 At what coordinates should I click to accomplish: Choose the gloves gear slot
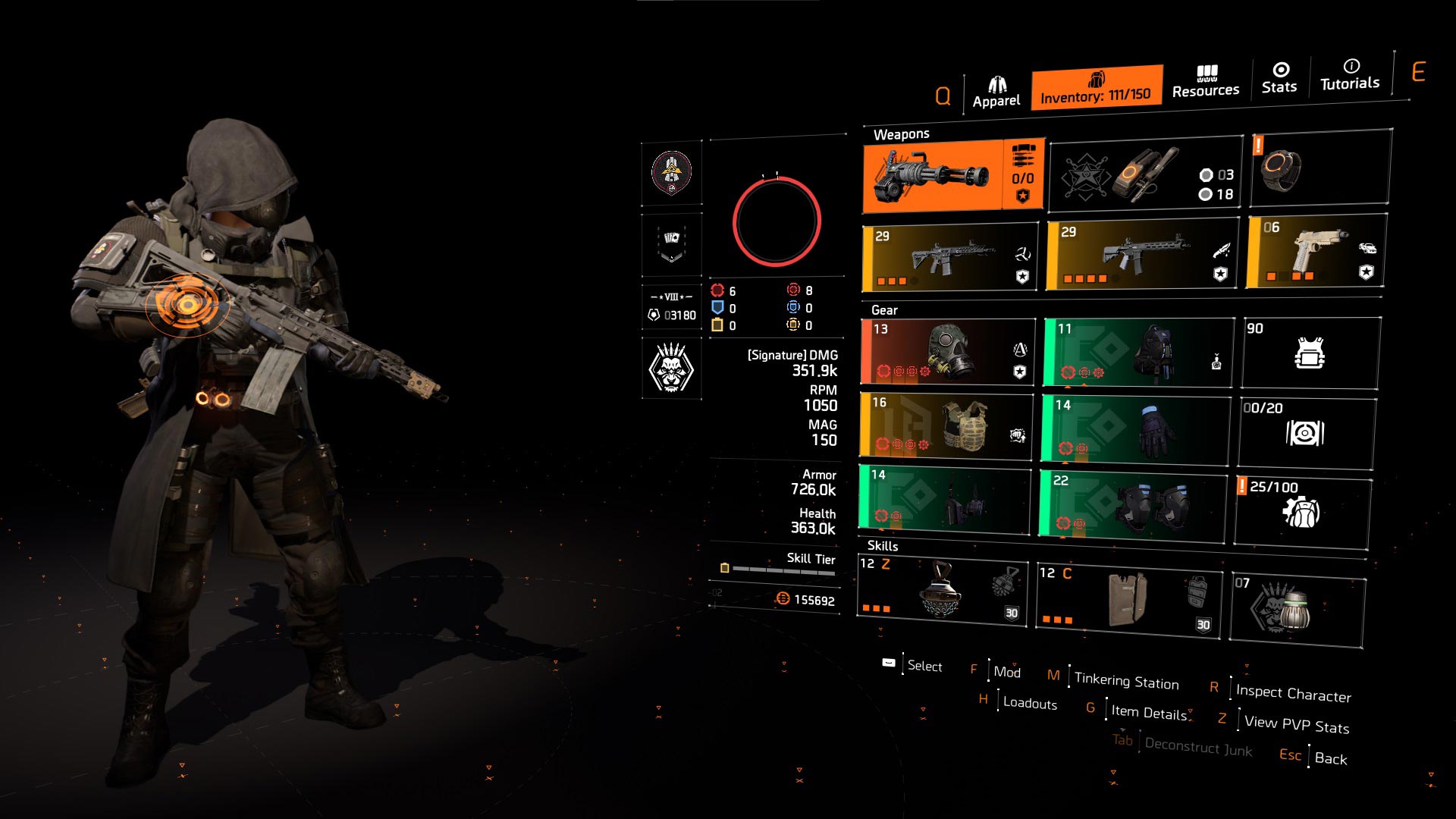pyautogui.click(x=1136, y=428)
